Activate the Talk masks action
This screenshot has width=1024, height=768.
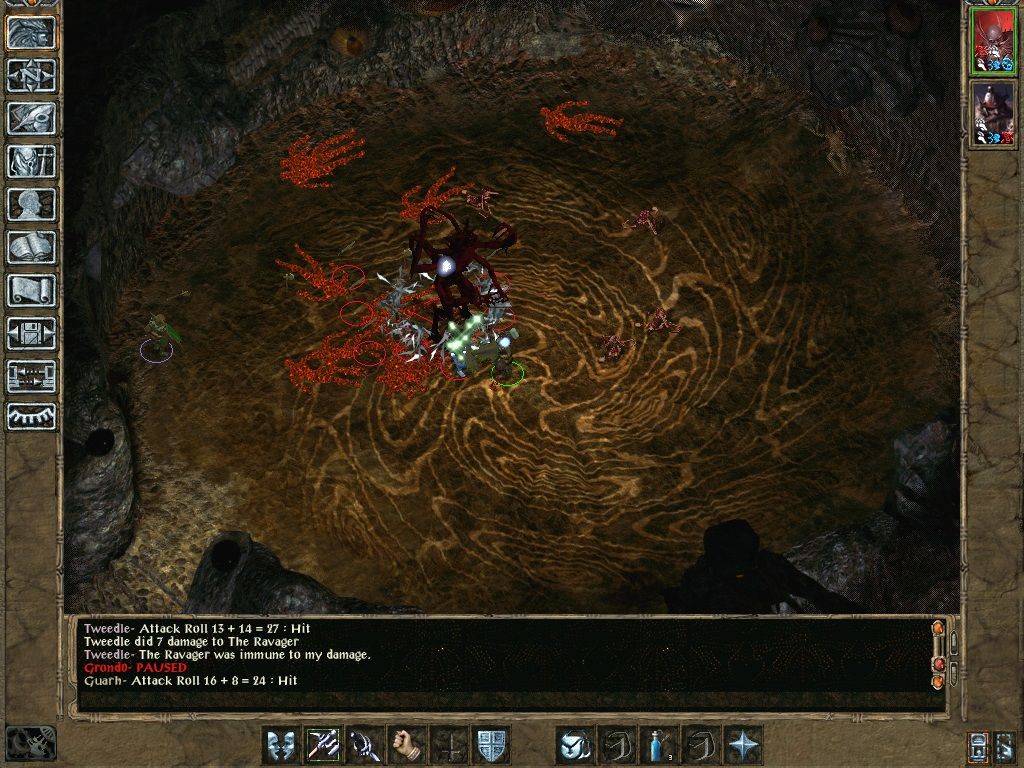coord(281,745)
